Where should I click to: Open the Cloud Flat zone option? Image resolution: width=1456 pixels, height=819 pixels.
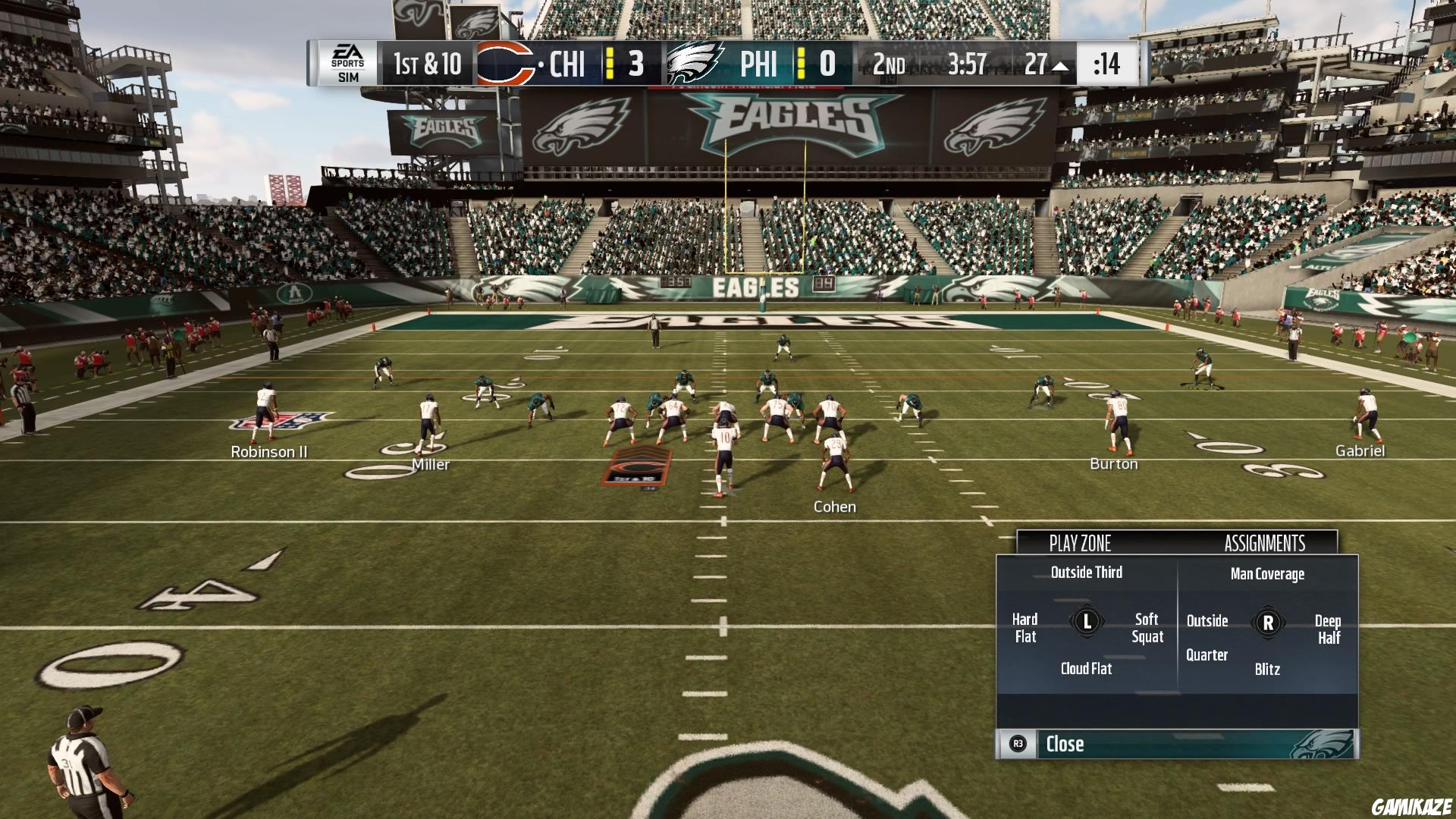coord(1086,669)
